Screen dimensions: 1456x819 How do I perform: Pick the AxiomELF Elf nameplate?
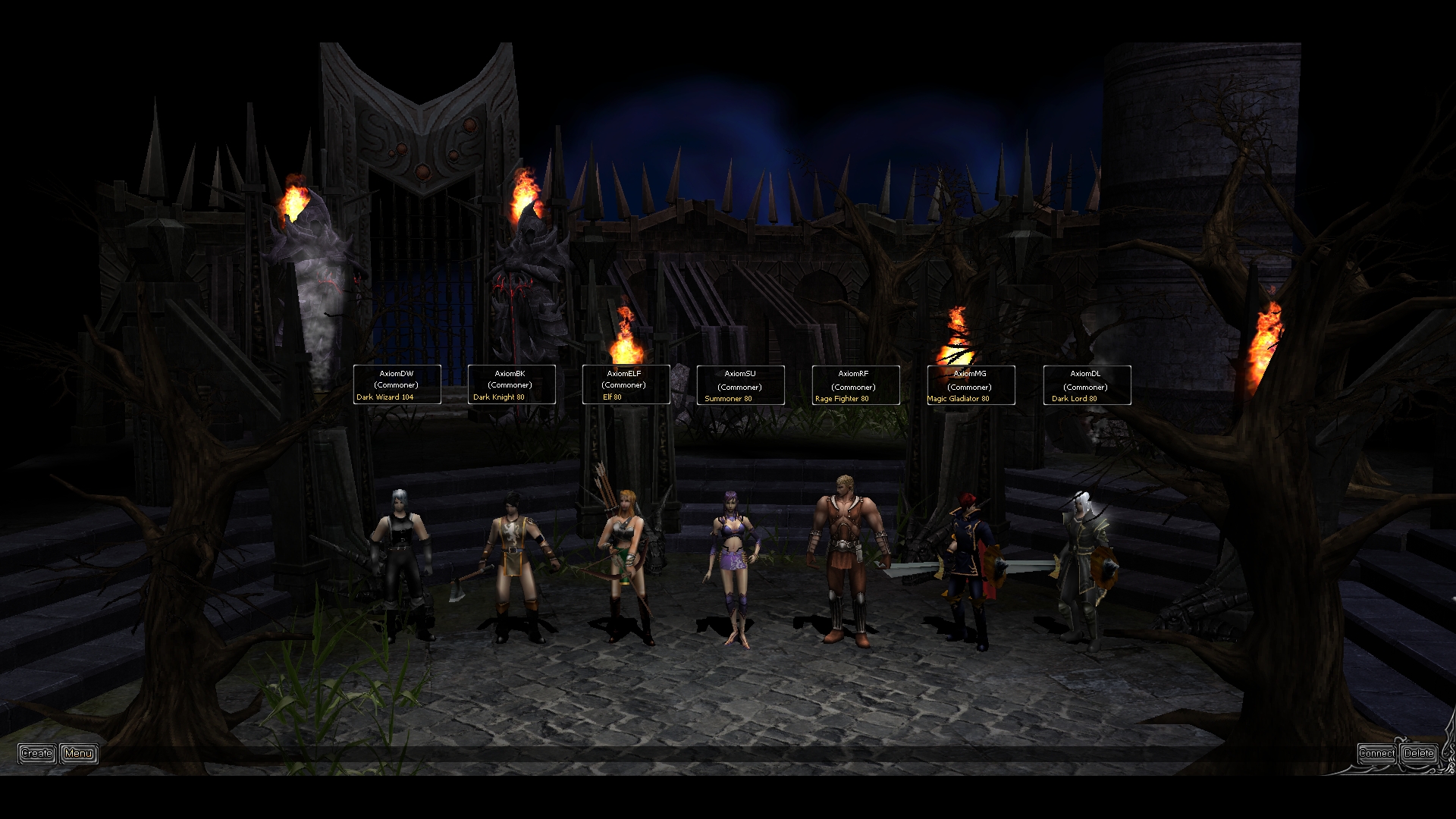(626, 384)
